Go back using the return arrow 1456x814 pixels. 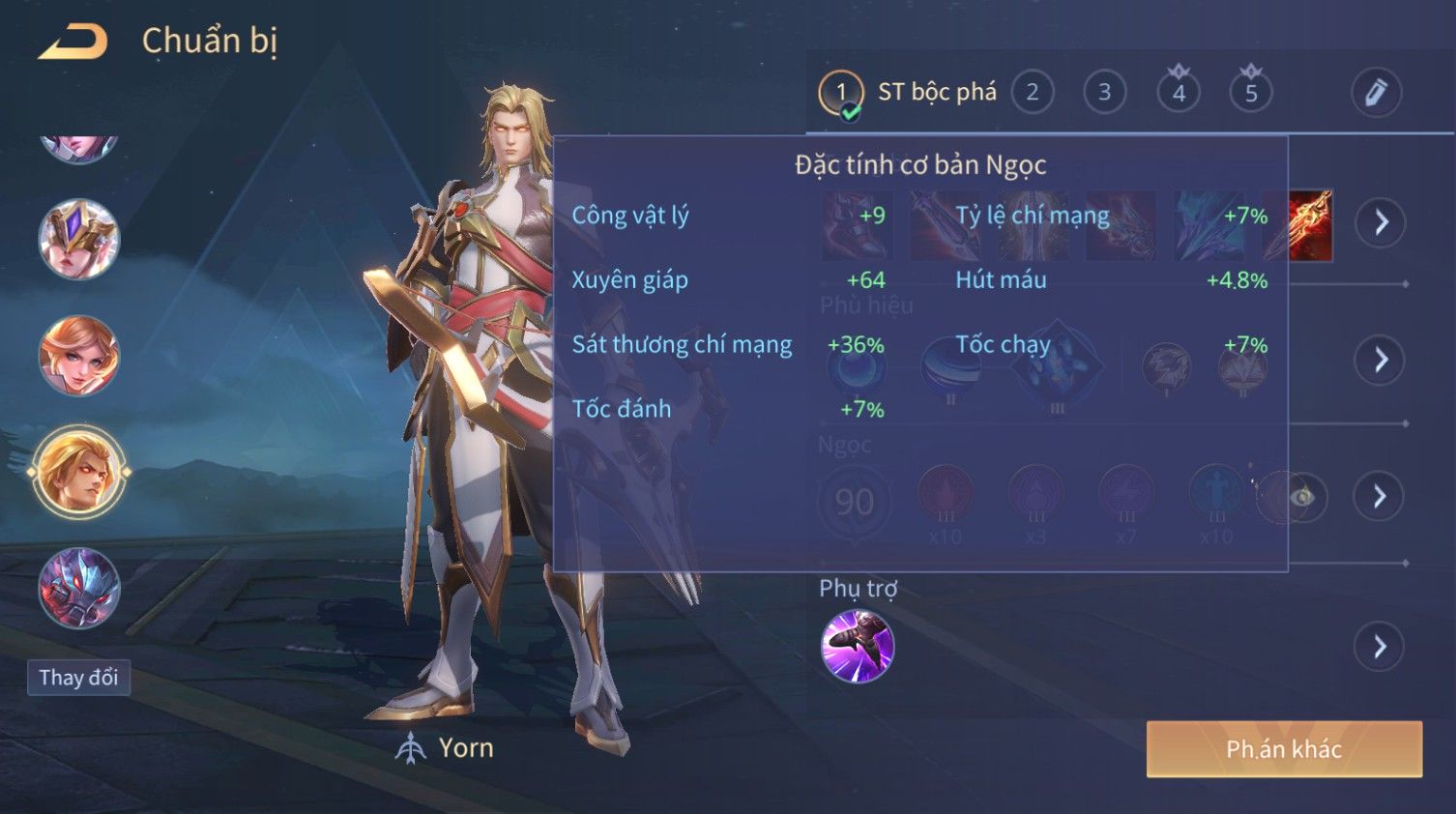(x=73, y=43)
